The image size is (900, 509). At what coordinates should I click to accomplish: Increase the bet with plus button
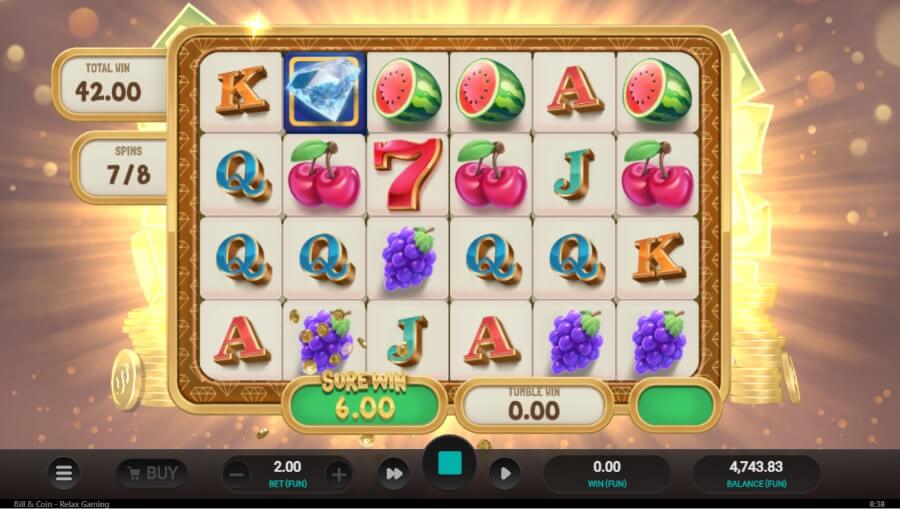tap(339, 474)
